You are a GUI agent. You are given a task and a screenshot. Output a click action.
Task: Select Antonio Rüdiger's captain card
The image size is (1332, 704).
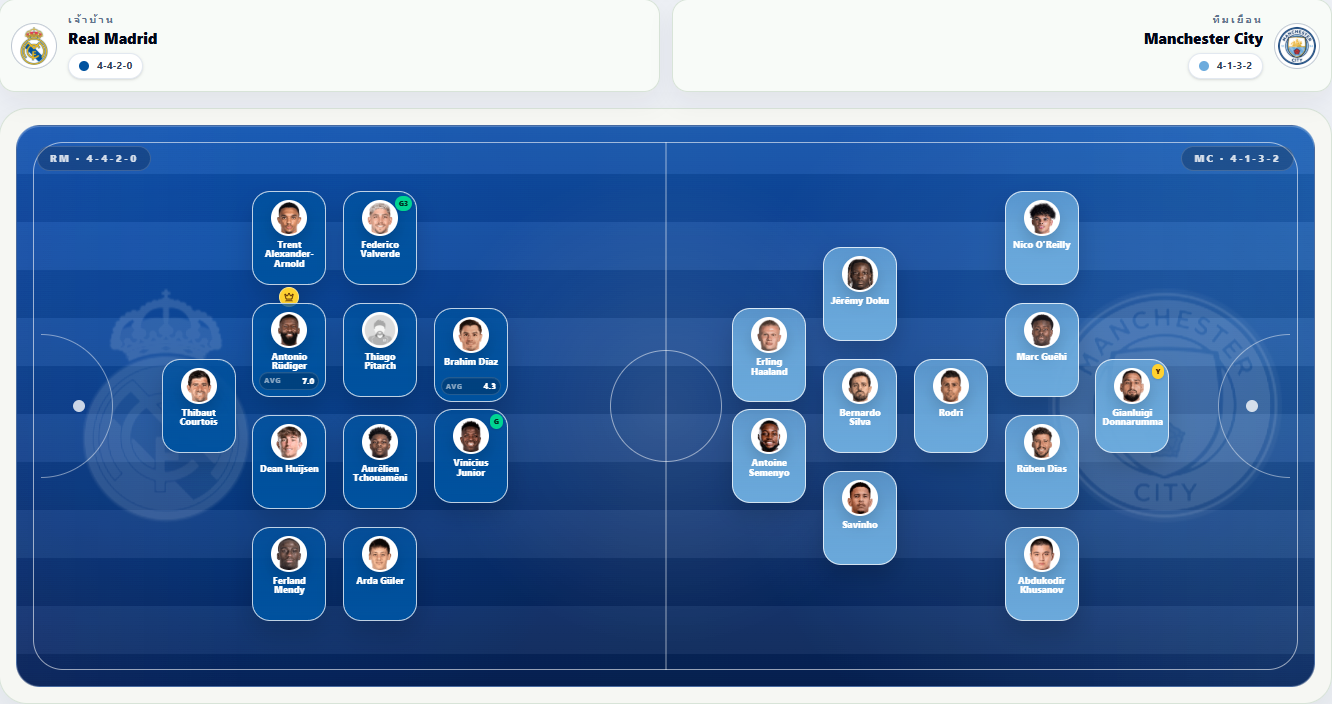coord(289,350)
